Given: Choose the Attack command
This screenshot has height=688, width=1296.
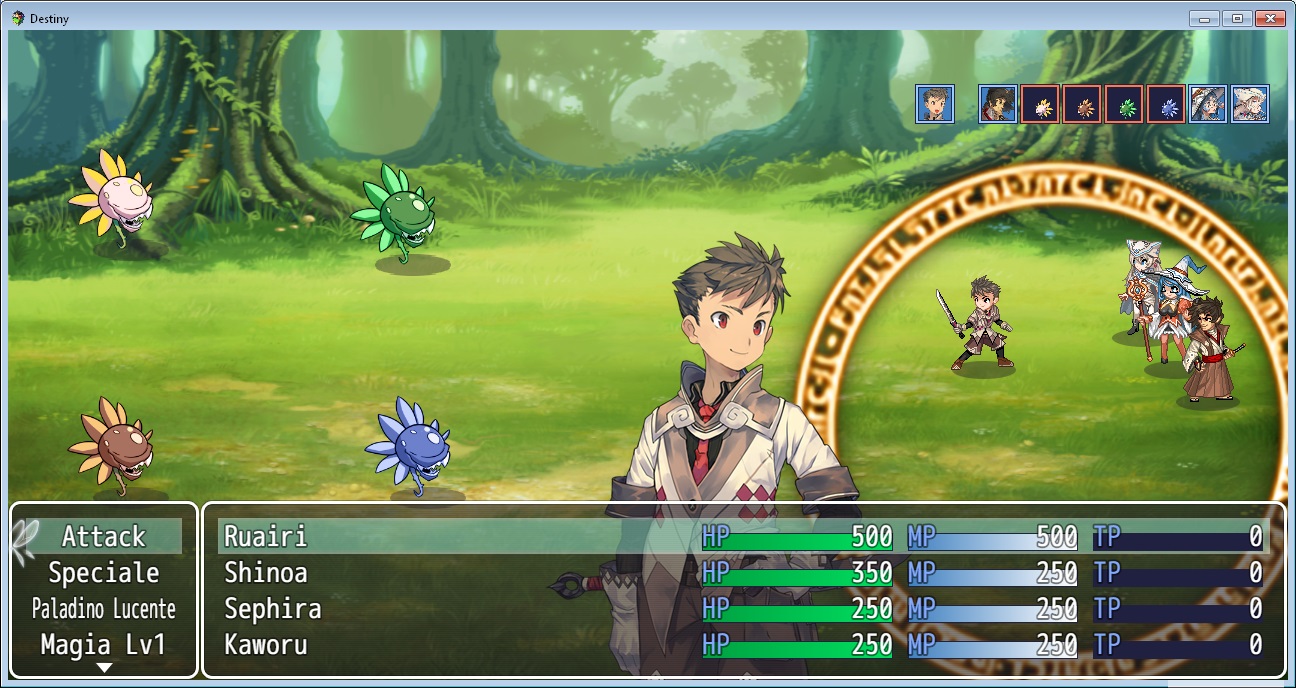Looking at the screenshot, I should click(104, 537).
